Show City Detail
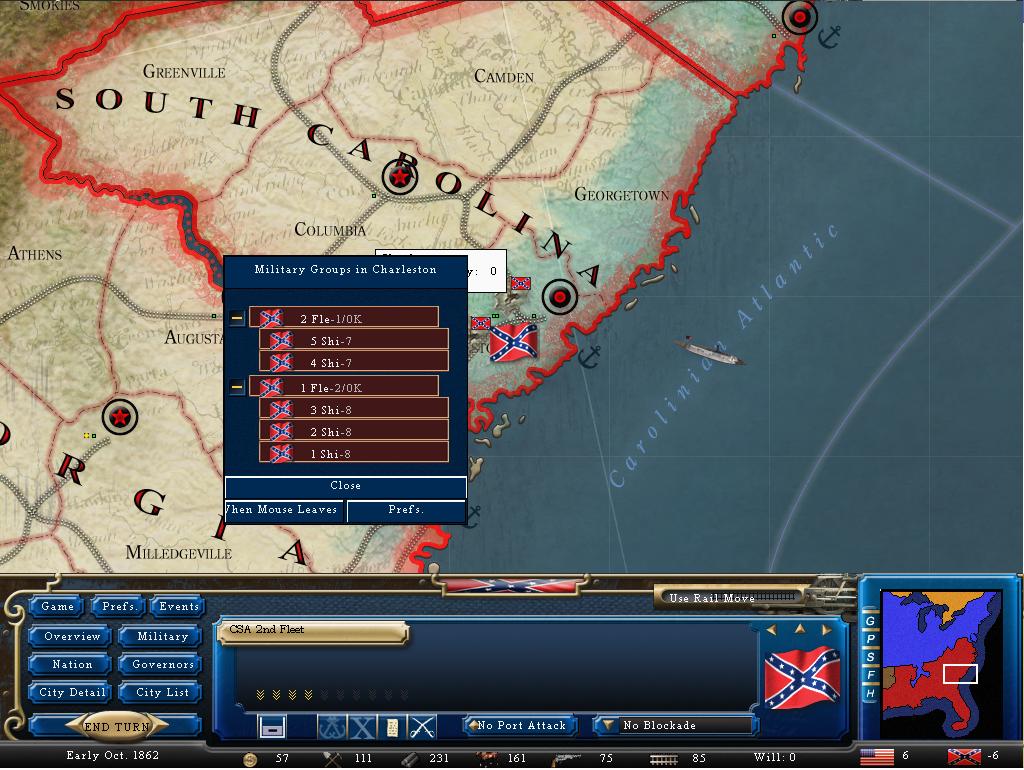The height and width of the screenshot is (770, 1024). (x=72, y=692)
